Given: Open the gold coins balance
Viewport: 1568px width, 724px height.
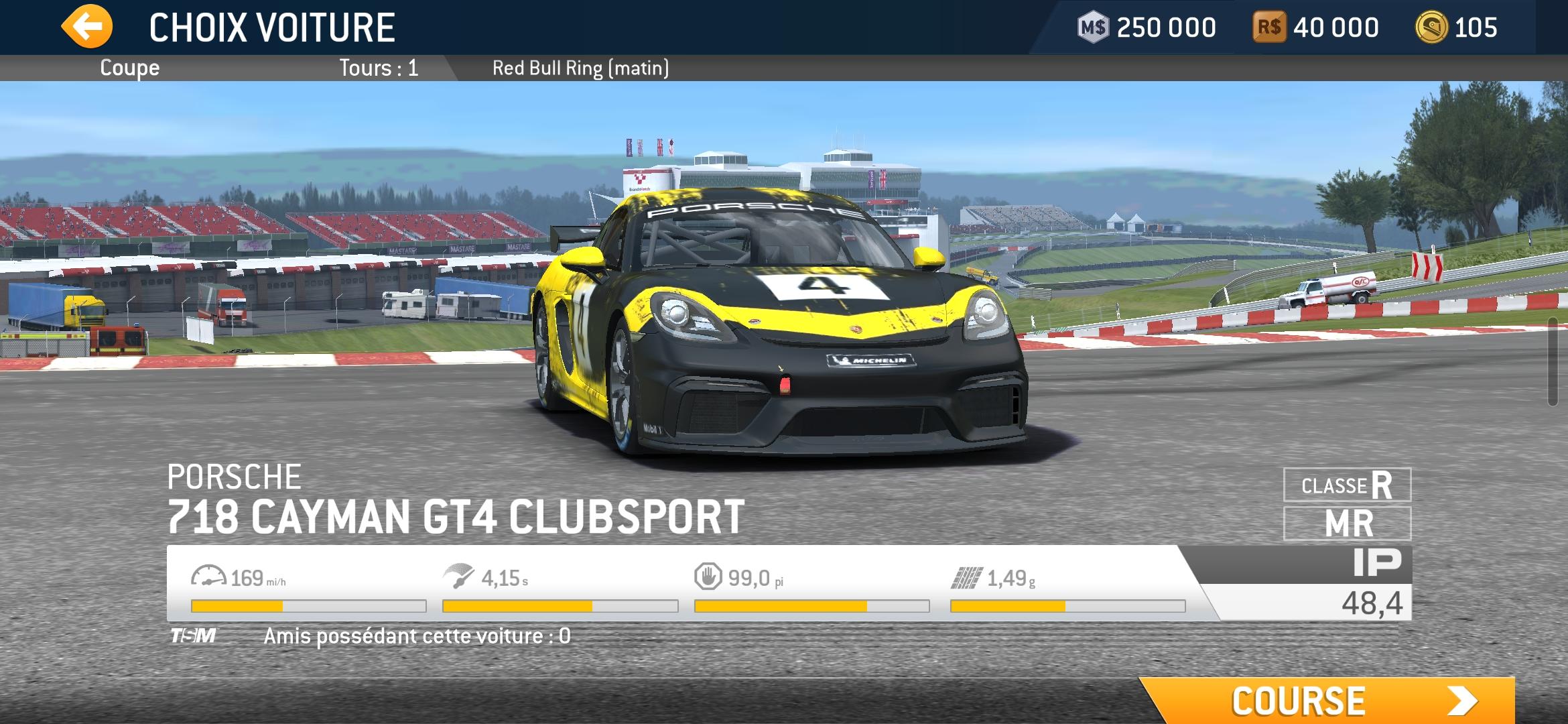Looking at the screenshot, I should [x=1456, y=27].
